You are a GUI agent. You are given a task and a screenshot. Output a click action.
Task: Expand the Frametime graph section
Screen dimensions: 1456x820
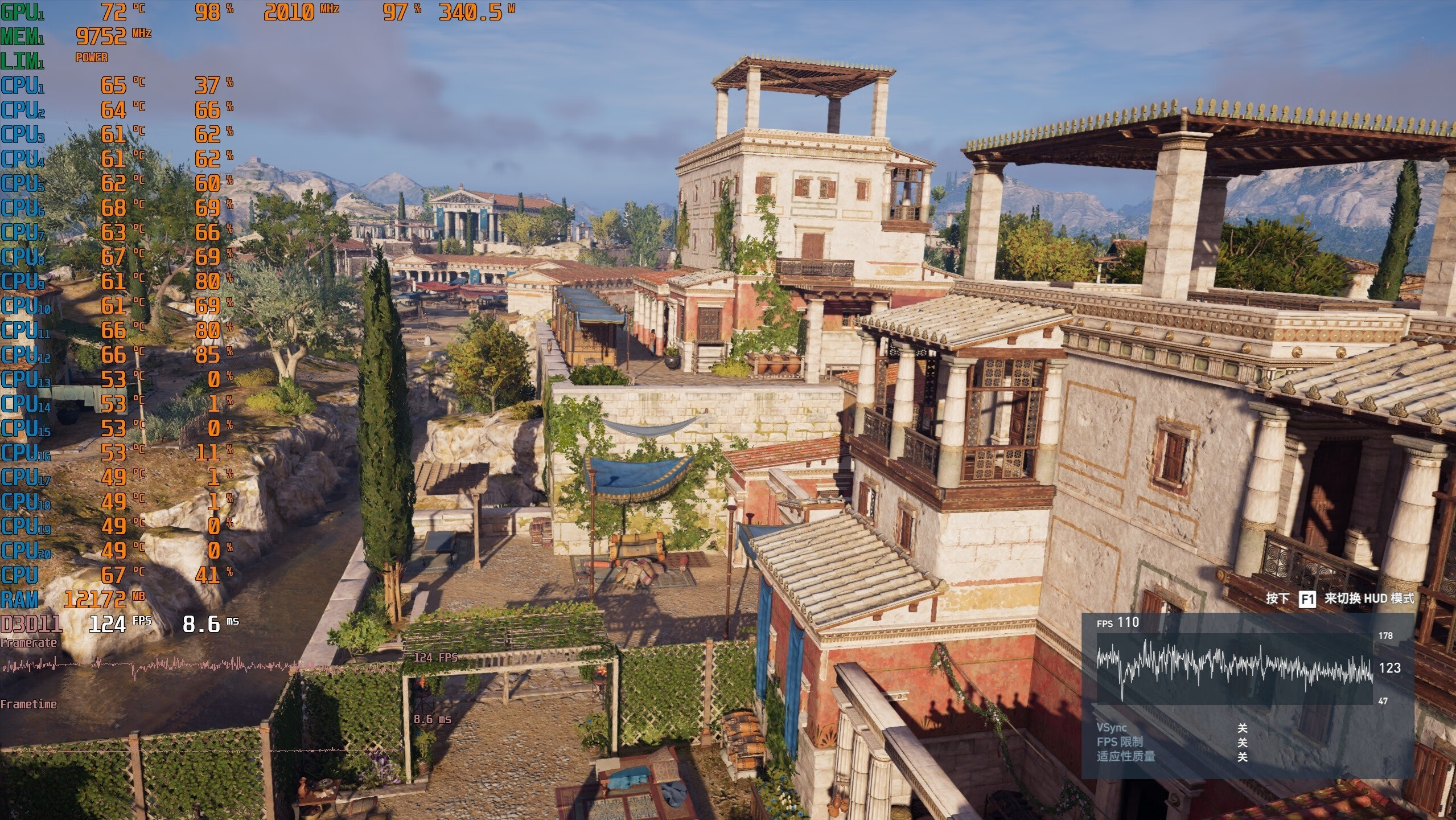tap(28, 704)
